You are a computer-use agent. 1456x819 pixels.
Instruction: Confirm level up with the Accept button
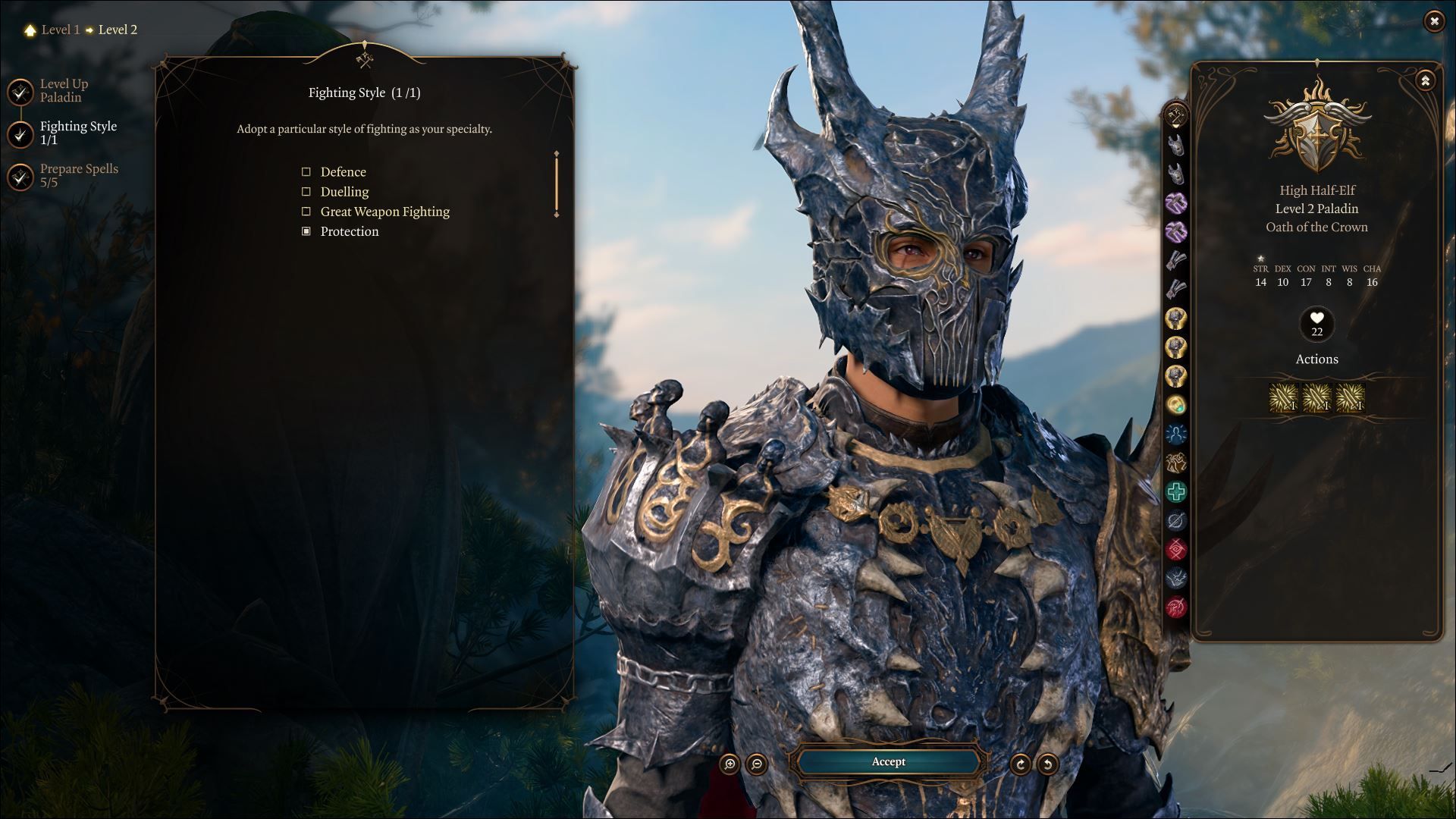coord(888,761)
